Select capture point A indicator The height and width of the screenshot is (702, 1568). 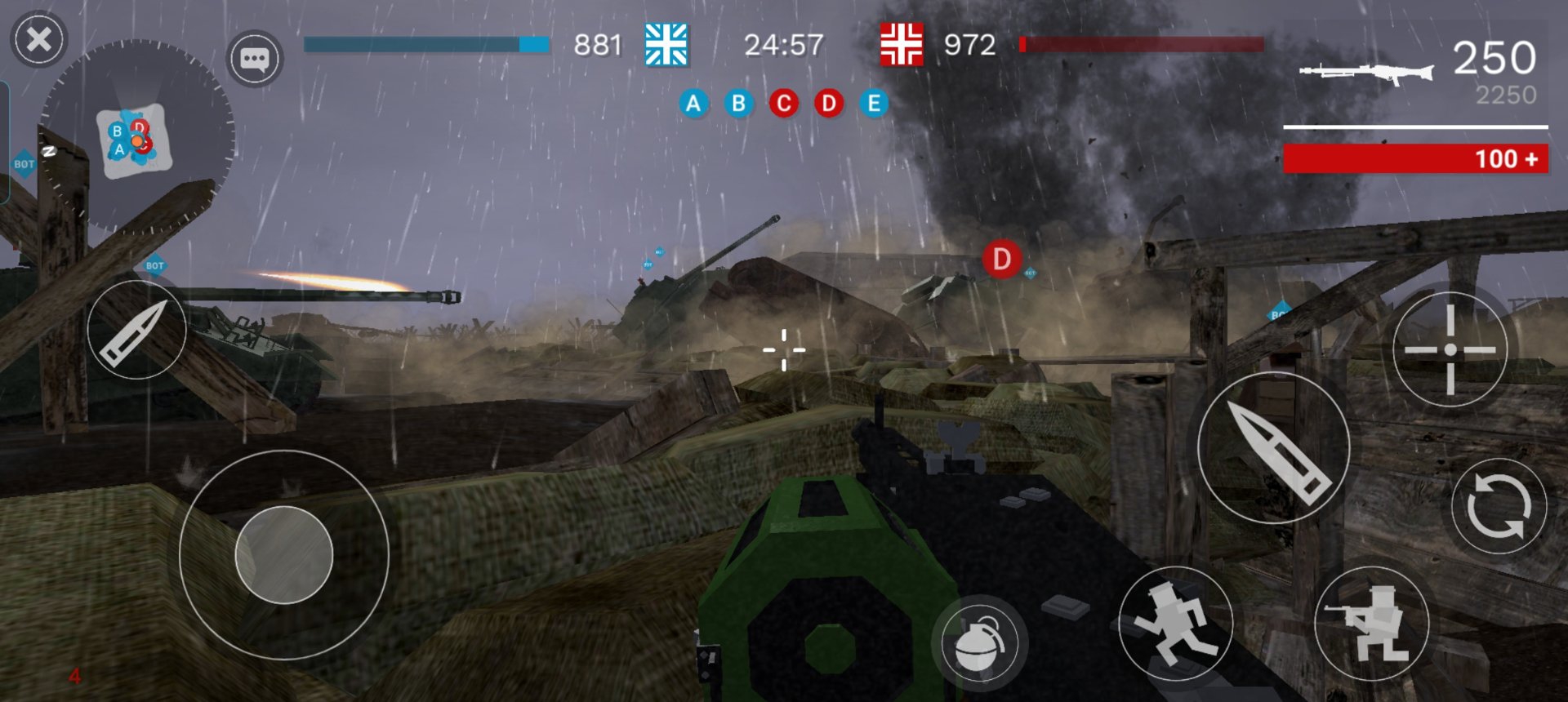pyautogui.click(x=693, y=104)
